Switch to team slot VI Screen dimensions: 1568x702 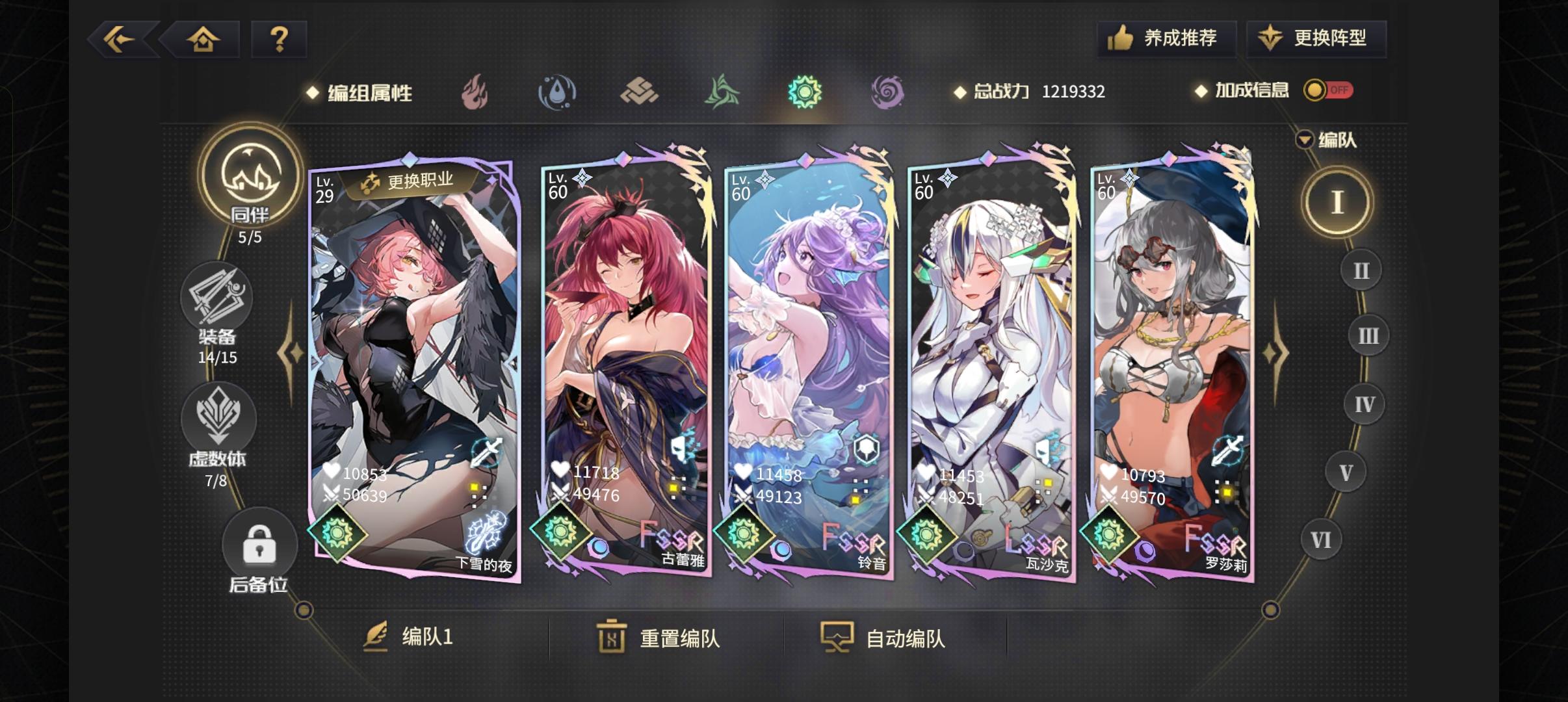pyautogui.click(x=1321, y=539)
